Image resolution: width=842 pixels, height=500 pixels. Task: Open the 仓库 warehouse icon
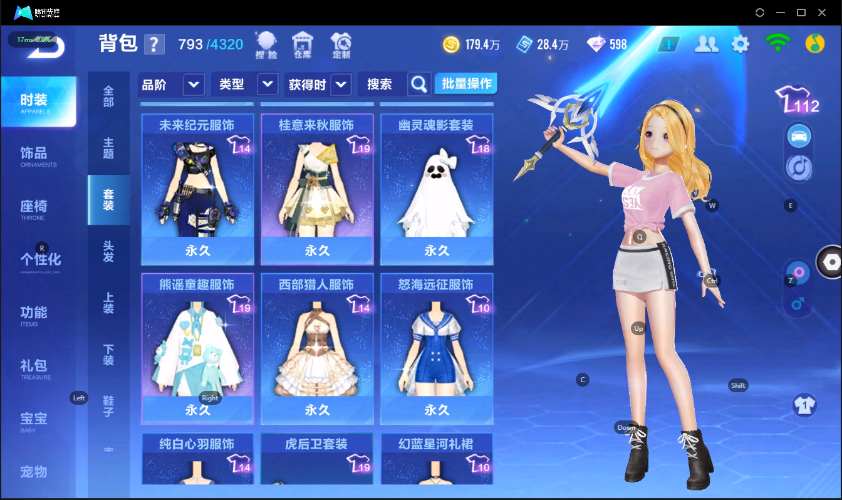tap(302, 44)
